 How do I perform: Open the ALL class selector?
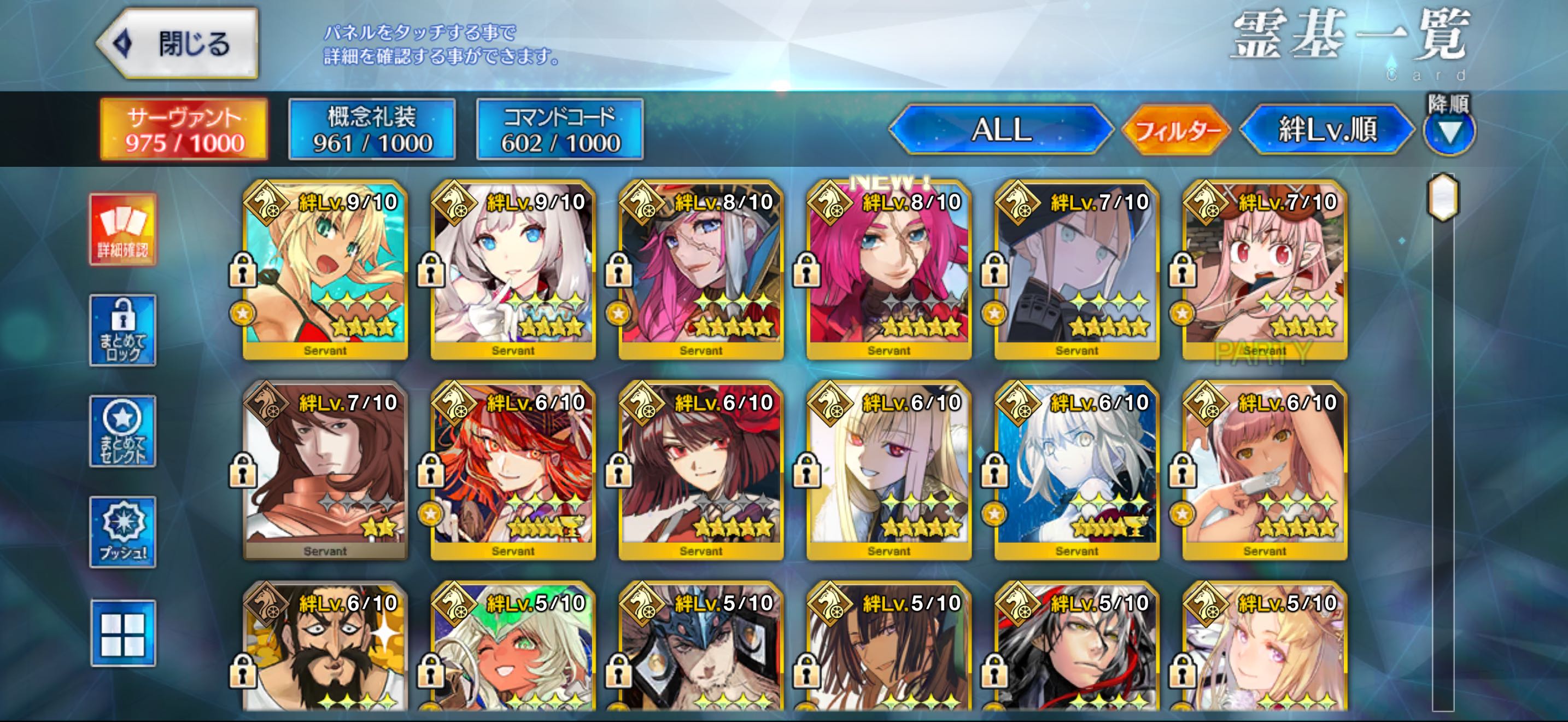click(x=1001, y=130)
